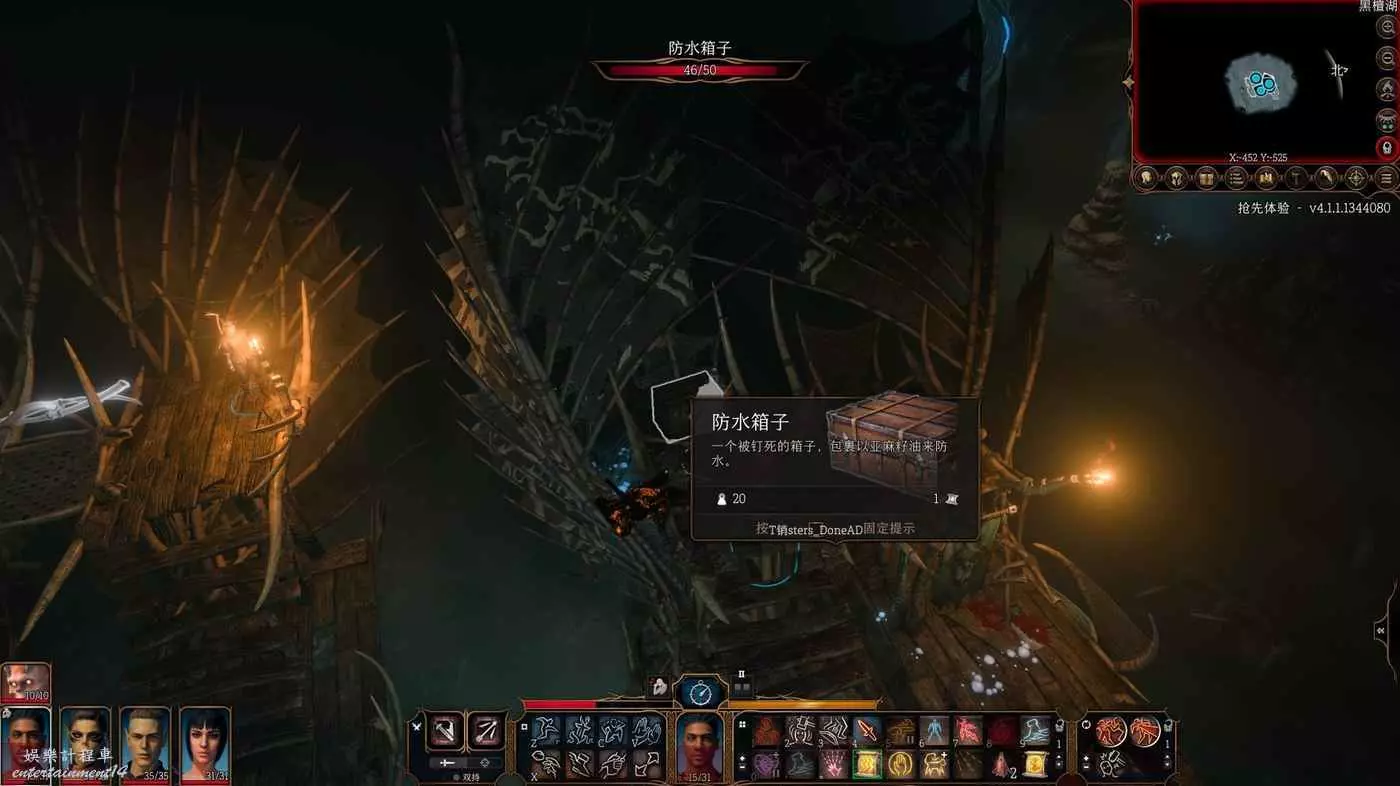Select the short-haired woman party portrait
Viewport: 1400px width, 786px height.
pos(205,742)
